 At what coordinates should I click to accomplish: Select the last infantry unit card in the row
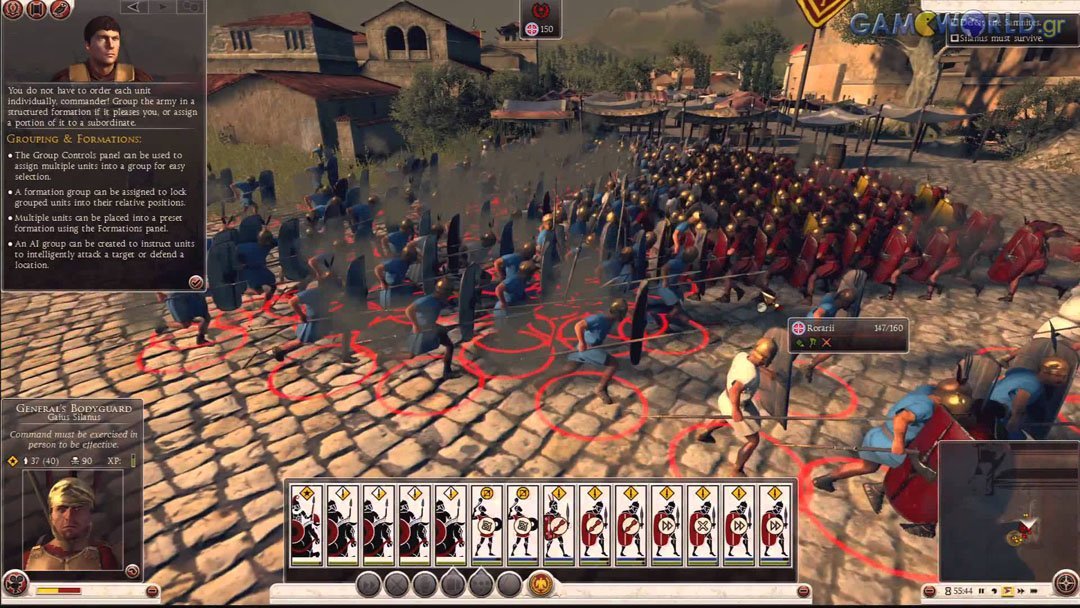point(774,524)
